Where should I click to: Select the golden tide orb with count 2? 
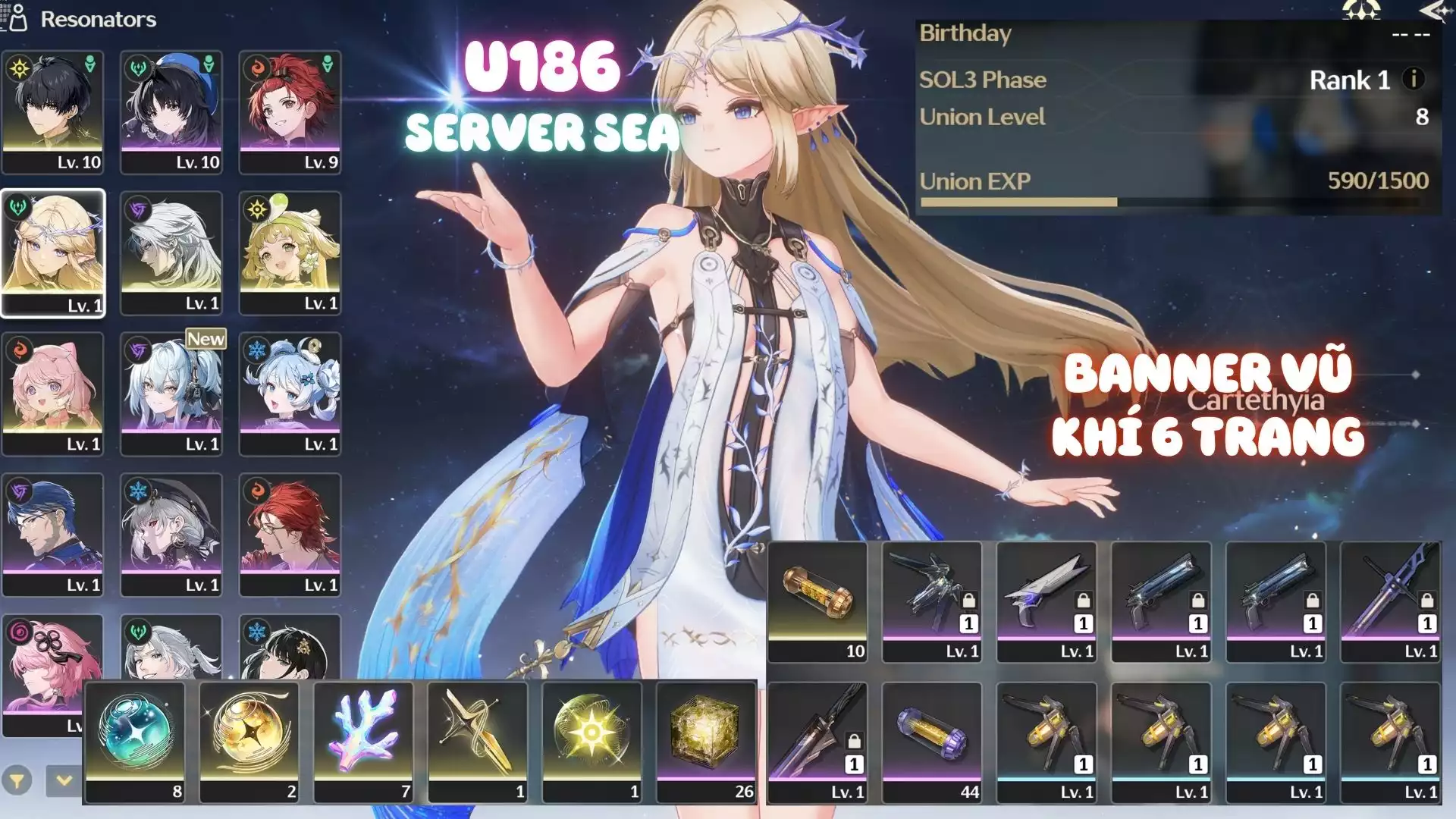pos(249,742)
